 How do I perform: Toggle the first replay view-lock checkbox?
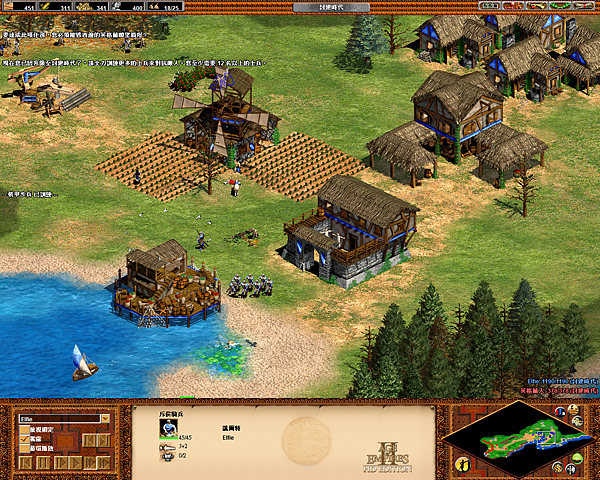pos(25,430)
